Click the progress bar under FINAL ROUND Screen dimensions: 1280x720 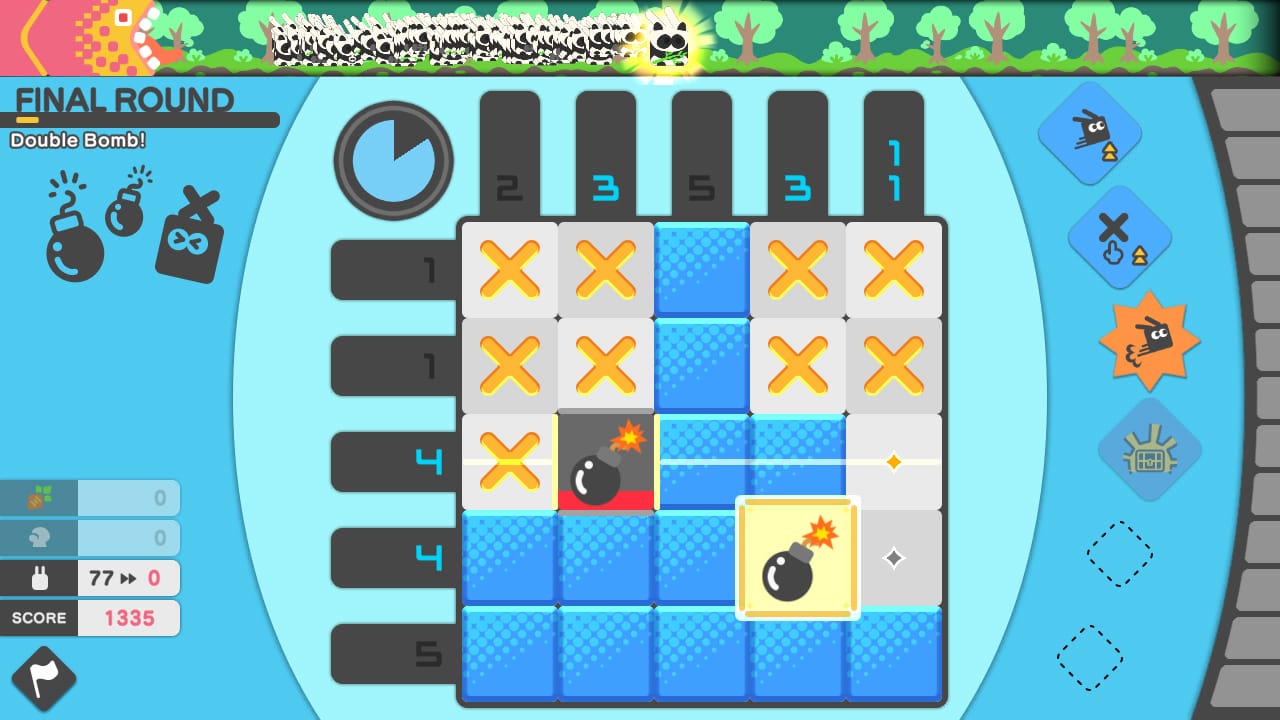[140, 120]
